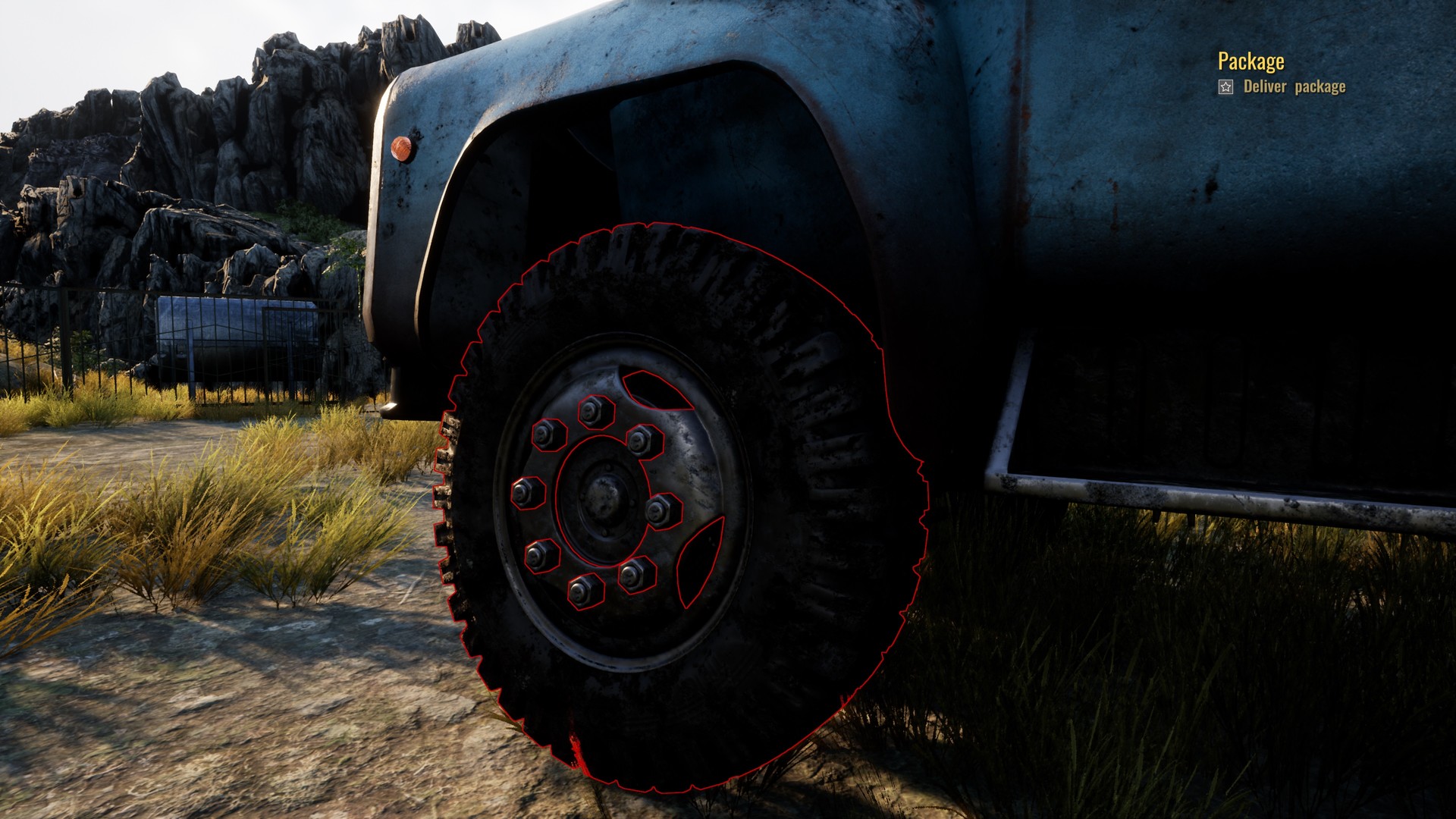
Task: Toggle the Deliver package objective star checkbox
Action: (x=1224, y=87)
